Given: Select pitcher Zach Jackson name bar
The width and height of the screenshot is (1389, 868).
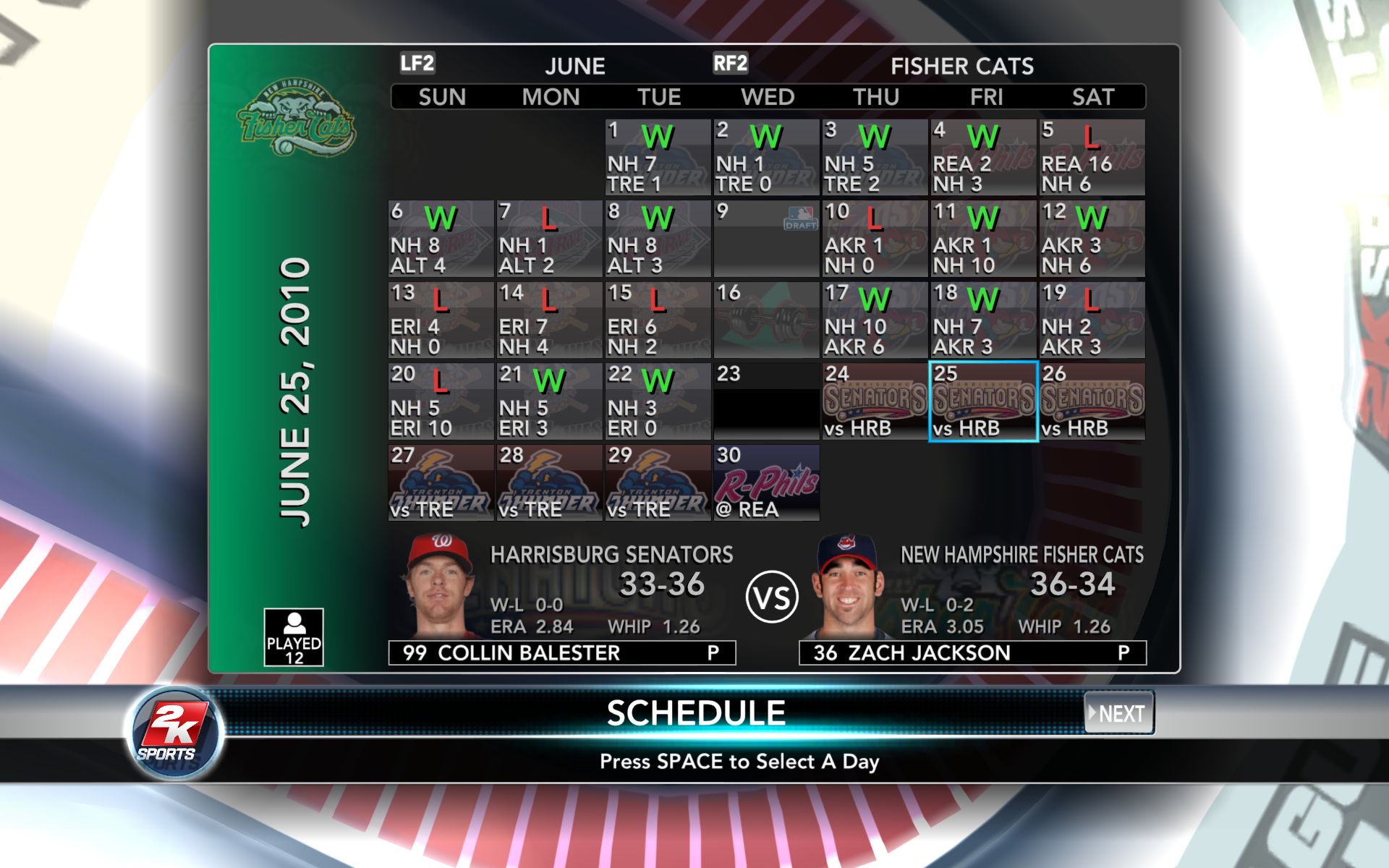Looking at the screenshot, I should pyautogui.click(x=972, y=652).
